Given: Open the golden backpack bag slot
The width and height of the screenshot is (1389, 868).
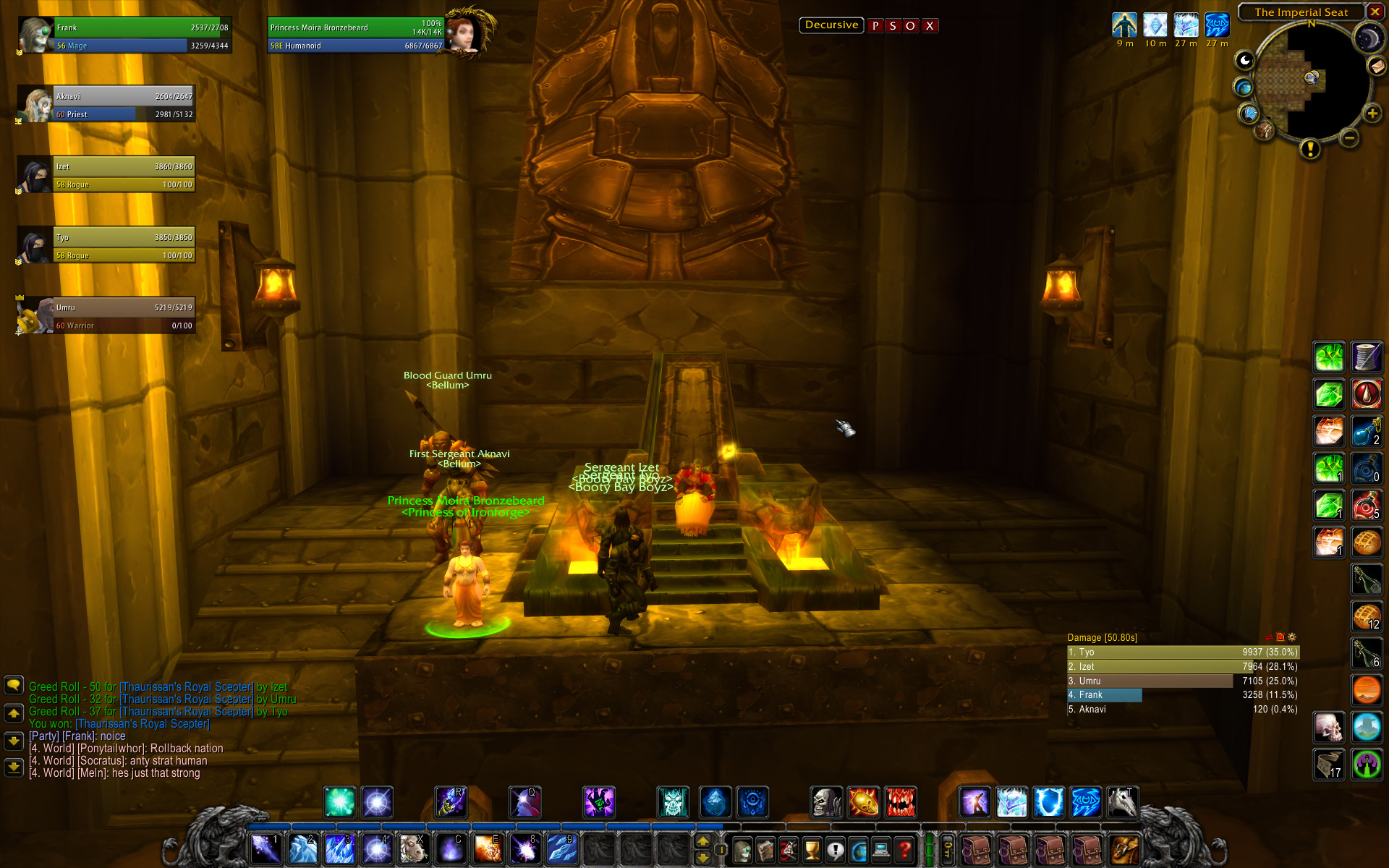Looking at the screenshot, I should coord(1123,850).
